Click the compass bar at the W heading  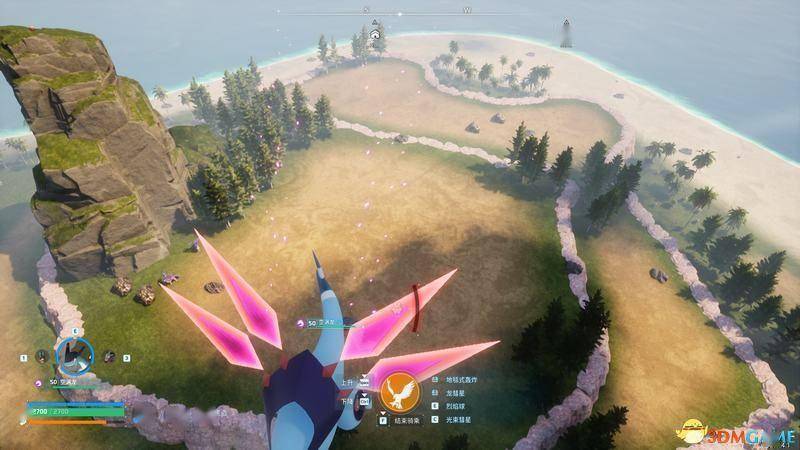[467, 10]
